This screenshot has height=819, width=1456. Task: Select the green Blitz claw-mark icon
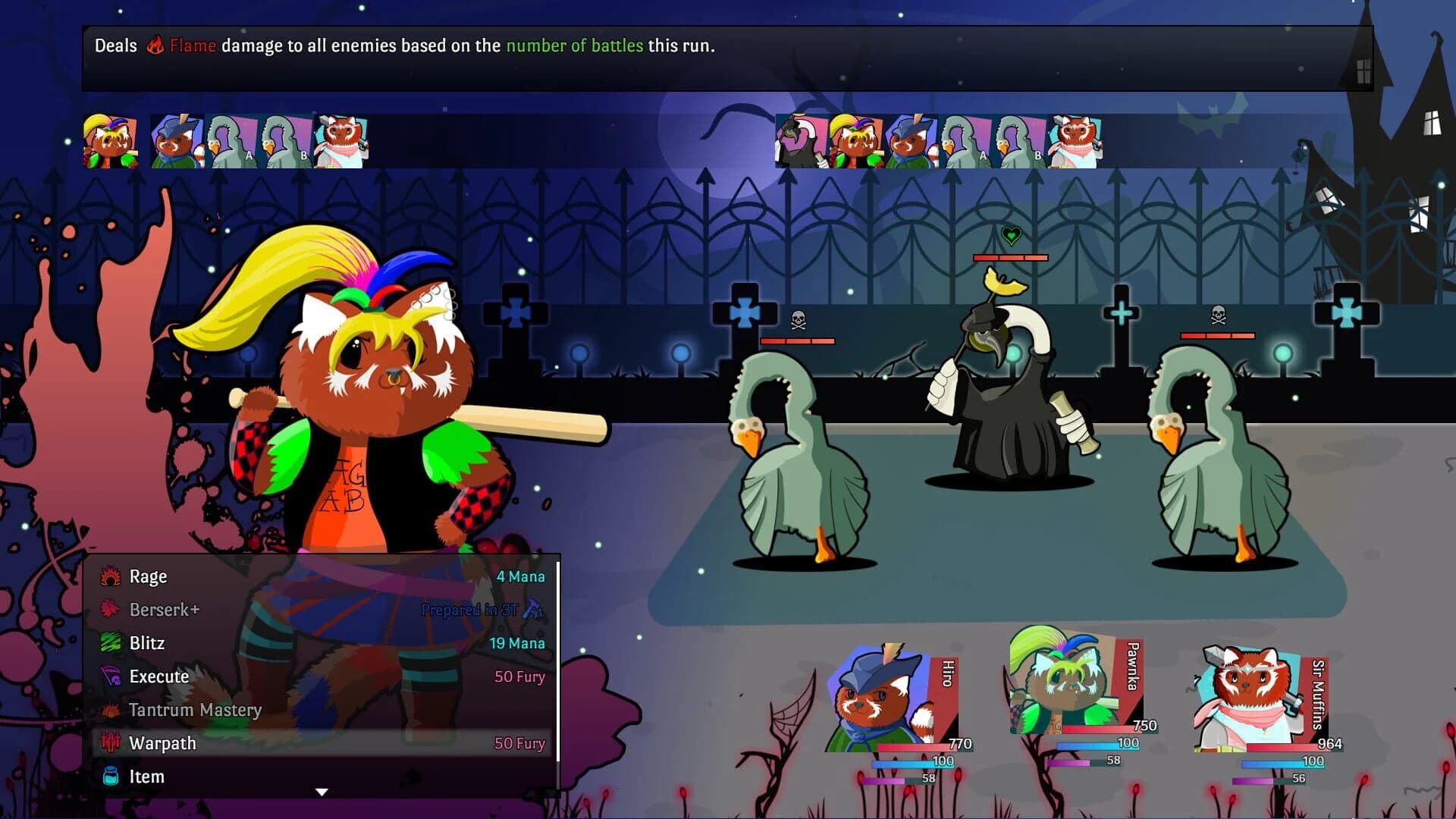coord(112,643)
